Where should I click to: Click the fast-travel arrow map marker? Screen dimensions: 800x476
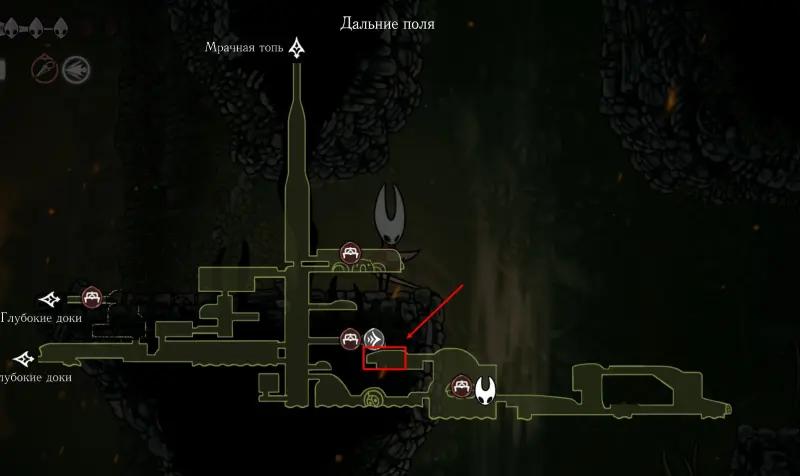coord(375,337)
